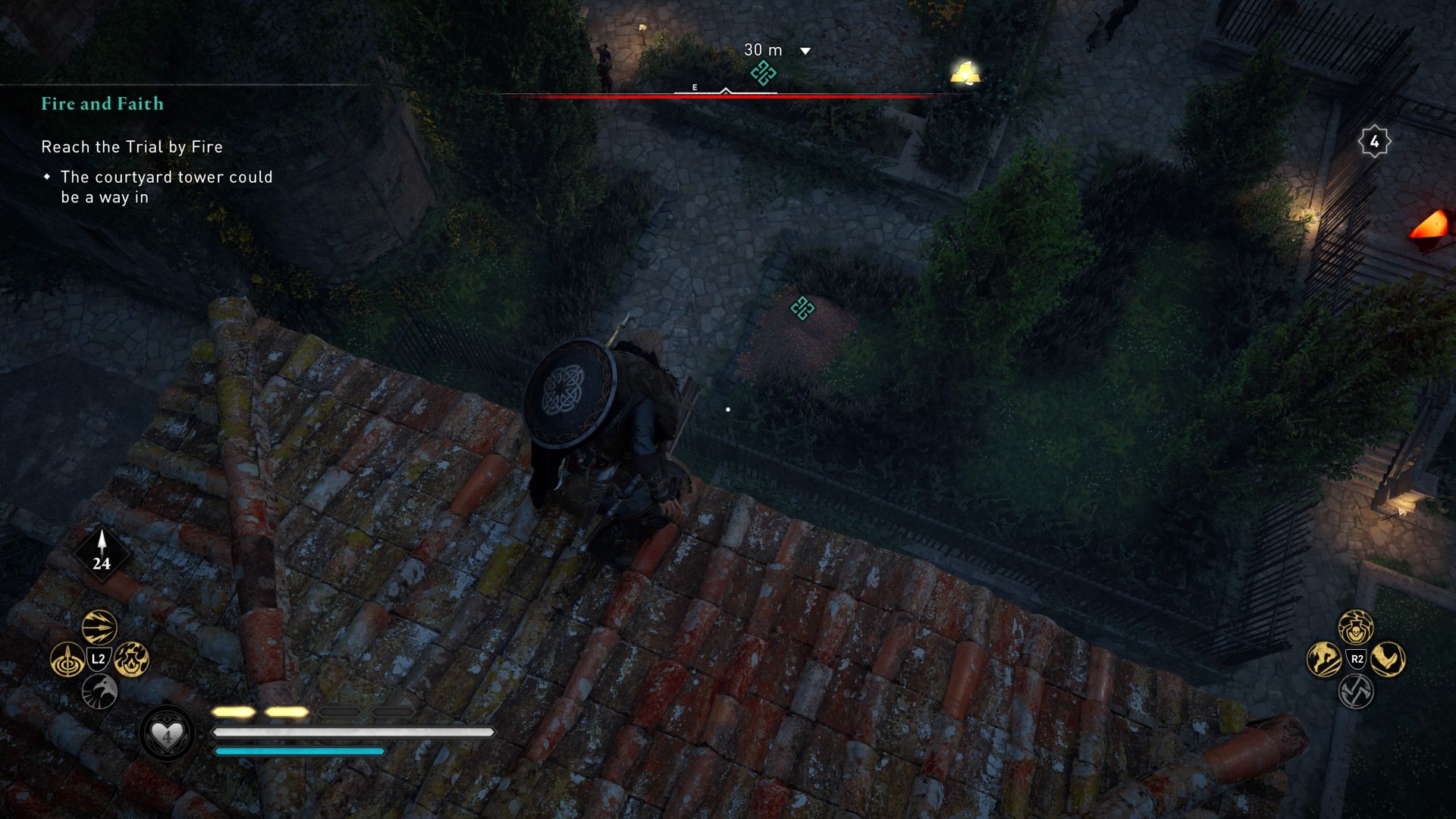Click the diamond '4' notification badge
1456x819 pixels.
(x=1374, y=140)
